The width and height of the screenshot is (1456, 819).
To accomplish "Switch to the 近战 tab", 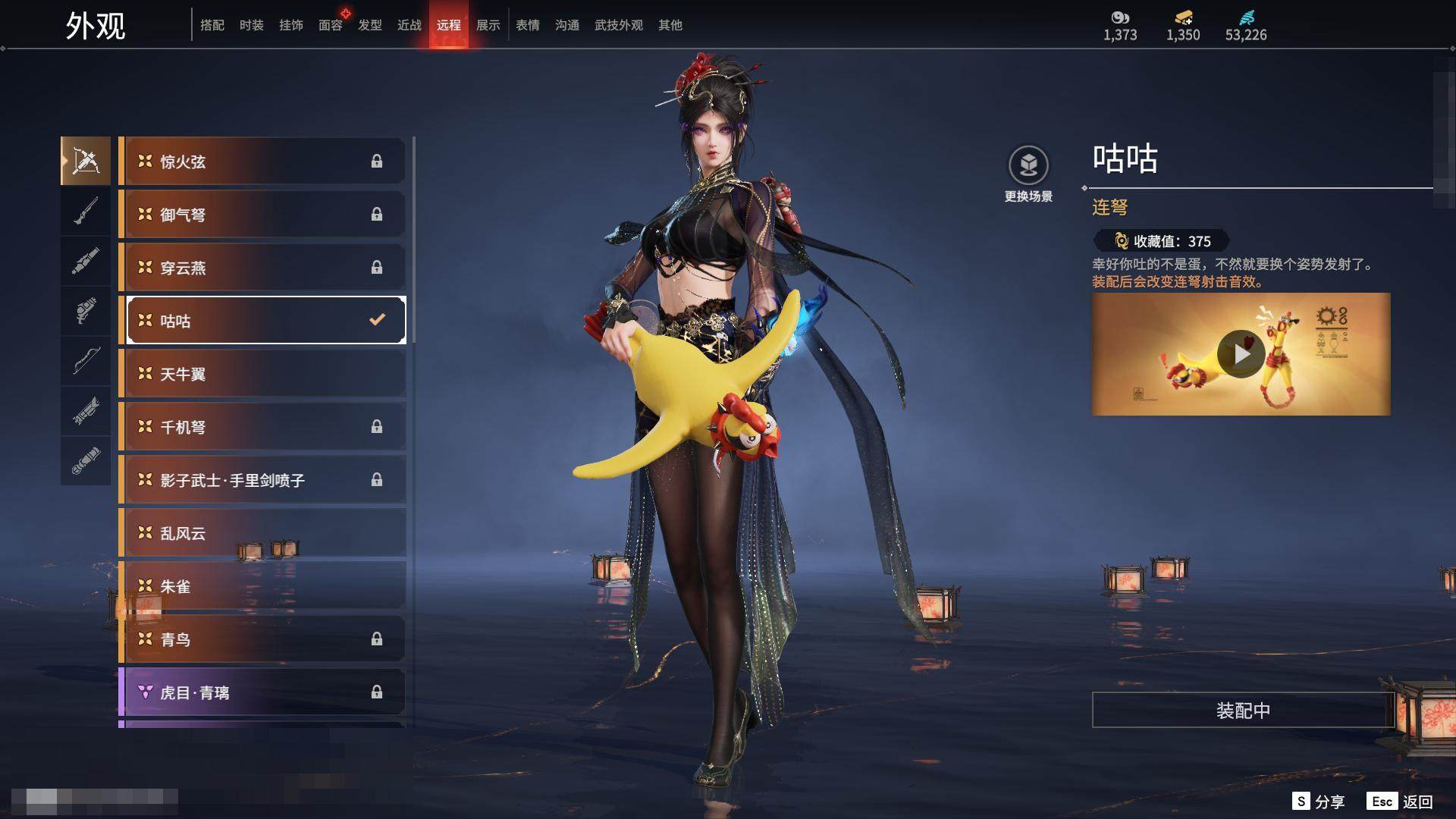I will [409, 25].
